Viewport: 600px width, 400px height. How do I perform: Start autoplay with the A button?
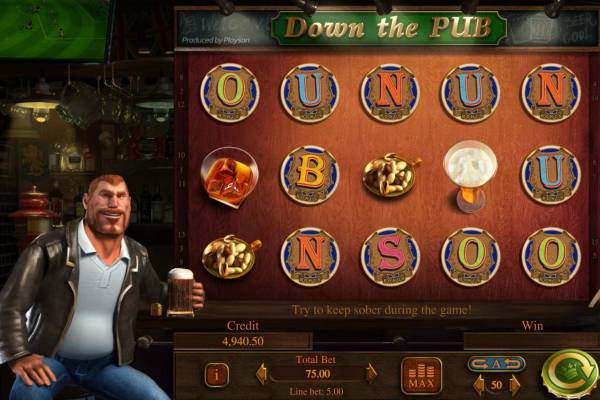coord(496,364)
